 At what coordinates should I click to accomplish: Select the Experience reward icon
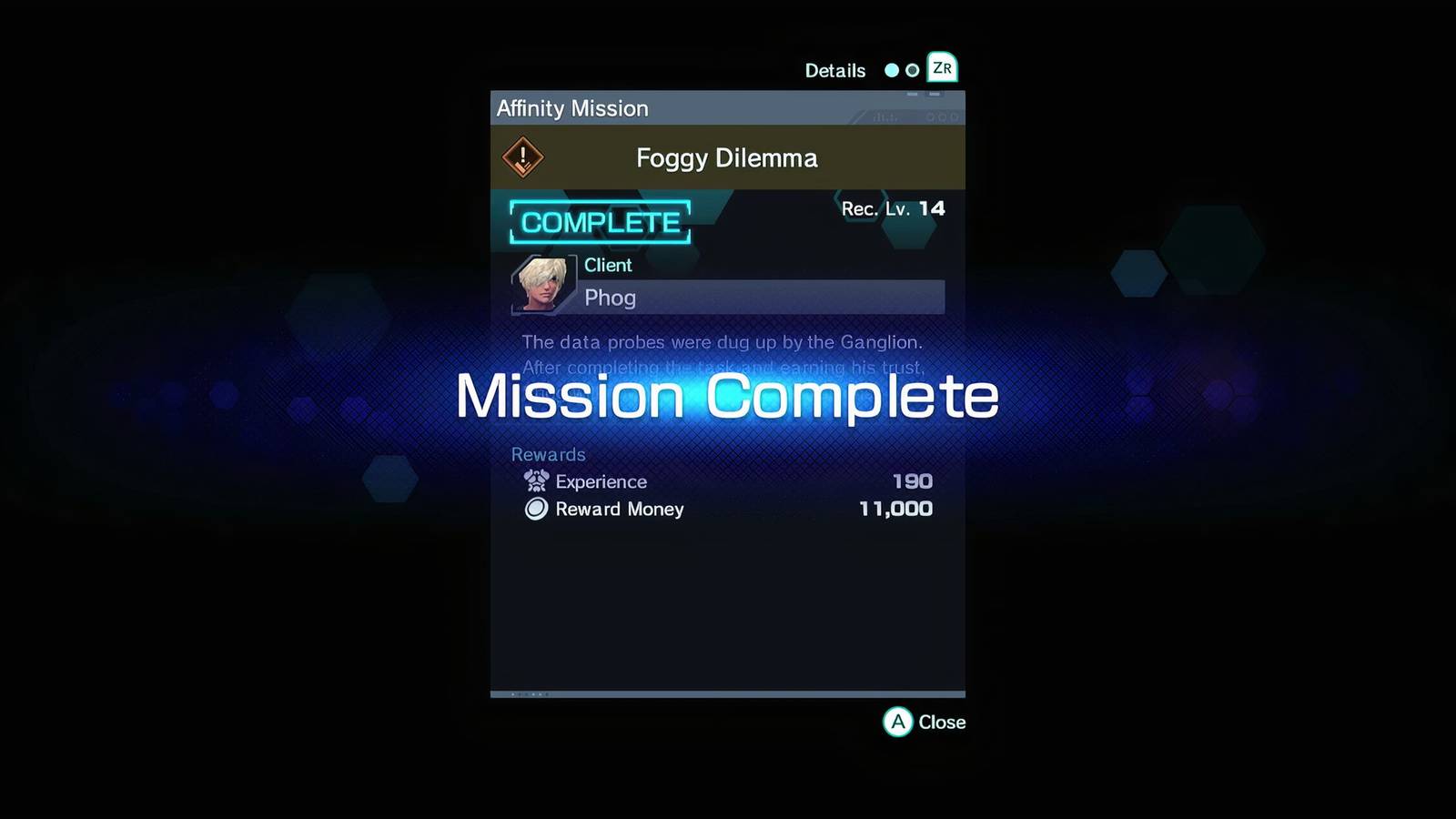pyautogui.click(x=535, y=481)
